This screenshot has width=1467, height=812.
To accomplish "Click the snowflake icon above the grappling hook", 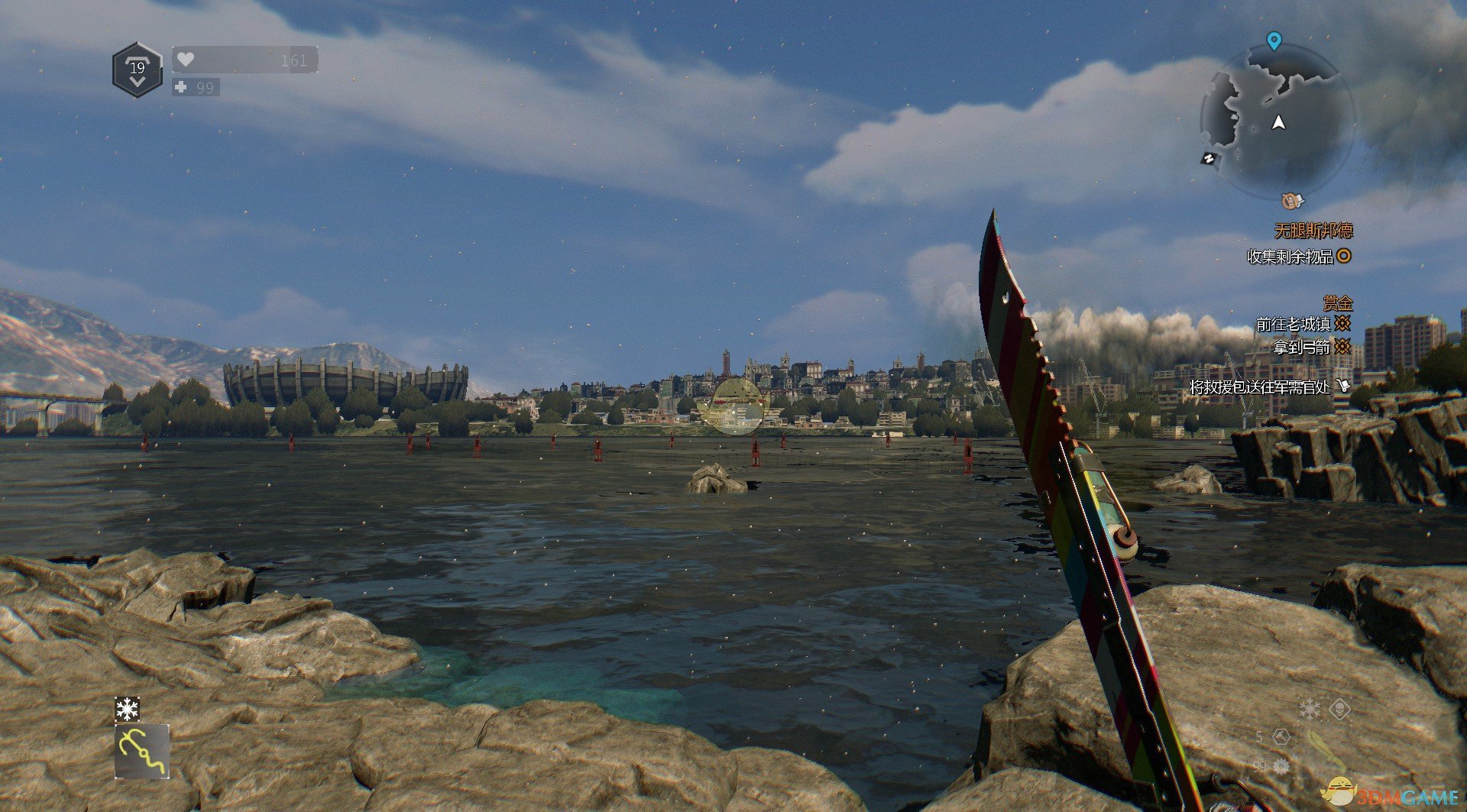I will pyautogui.click(x=127, y=709).
